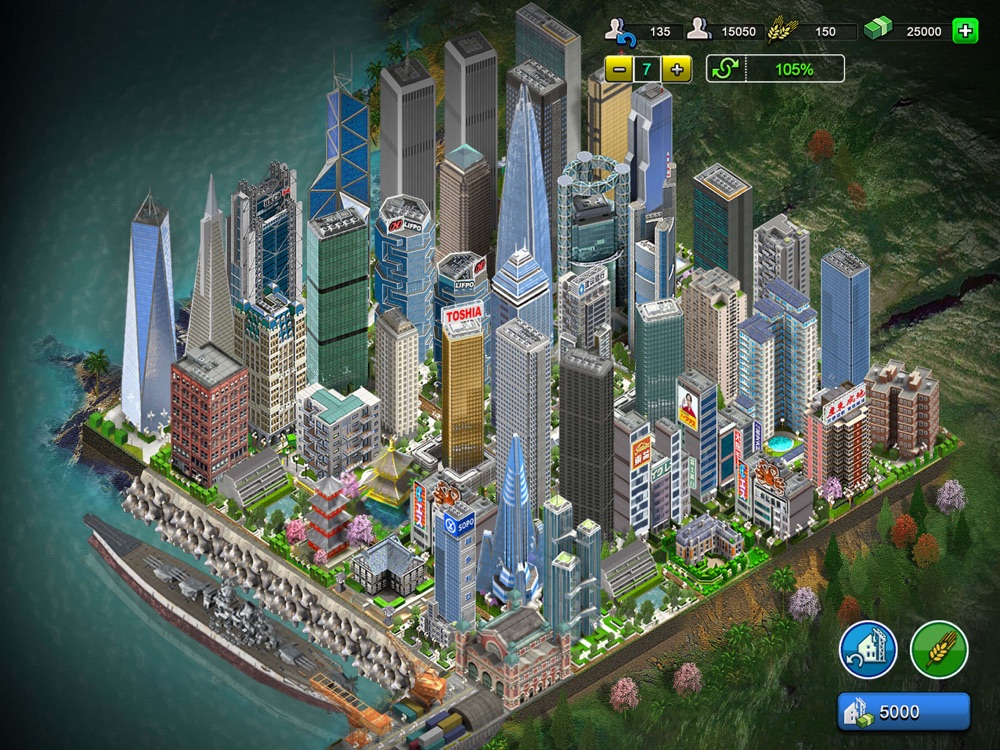Screen dimensions: 1000x750
Task: Increase the yellow stepper value with plus
Action: (677, 69)
